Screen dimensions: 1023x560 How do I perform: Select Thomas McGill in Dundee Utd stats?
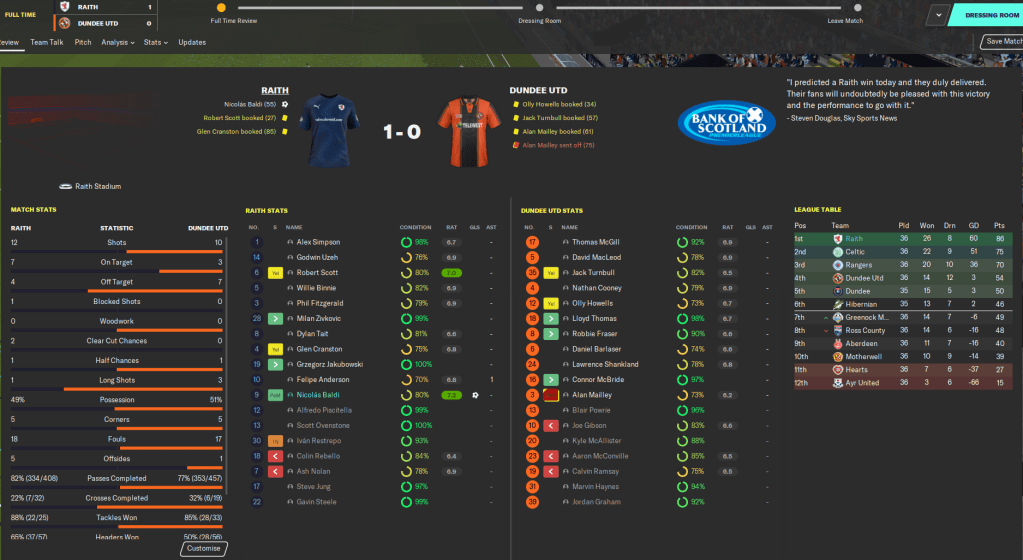click(x=596, y=242)
